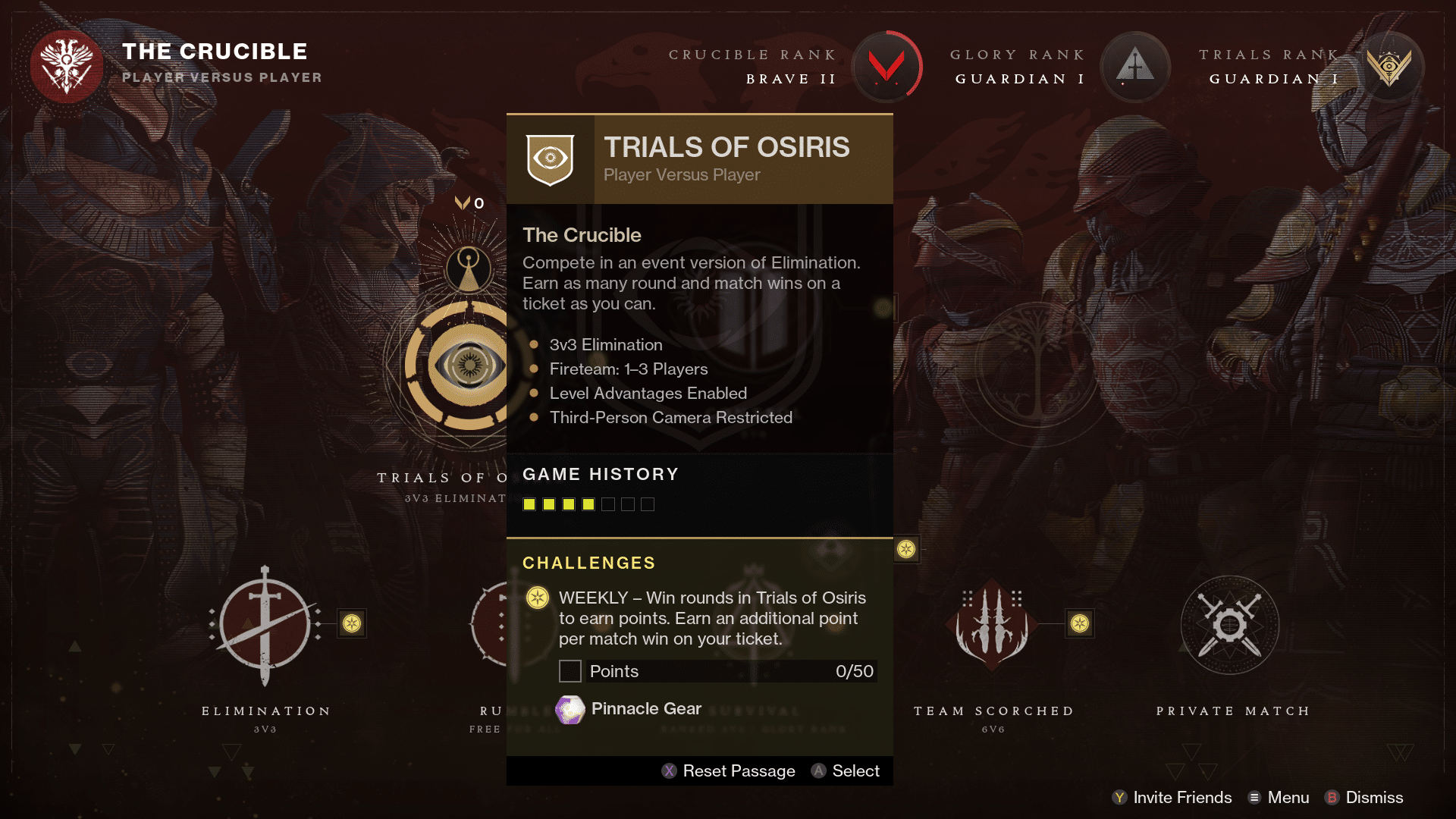Click the challenge medallion beside Team Scorched

click(1081, 624)
